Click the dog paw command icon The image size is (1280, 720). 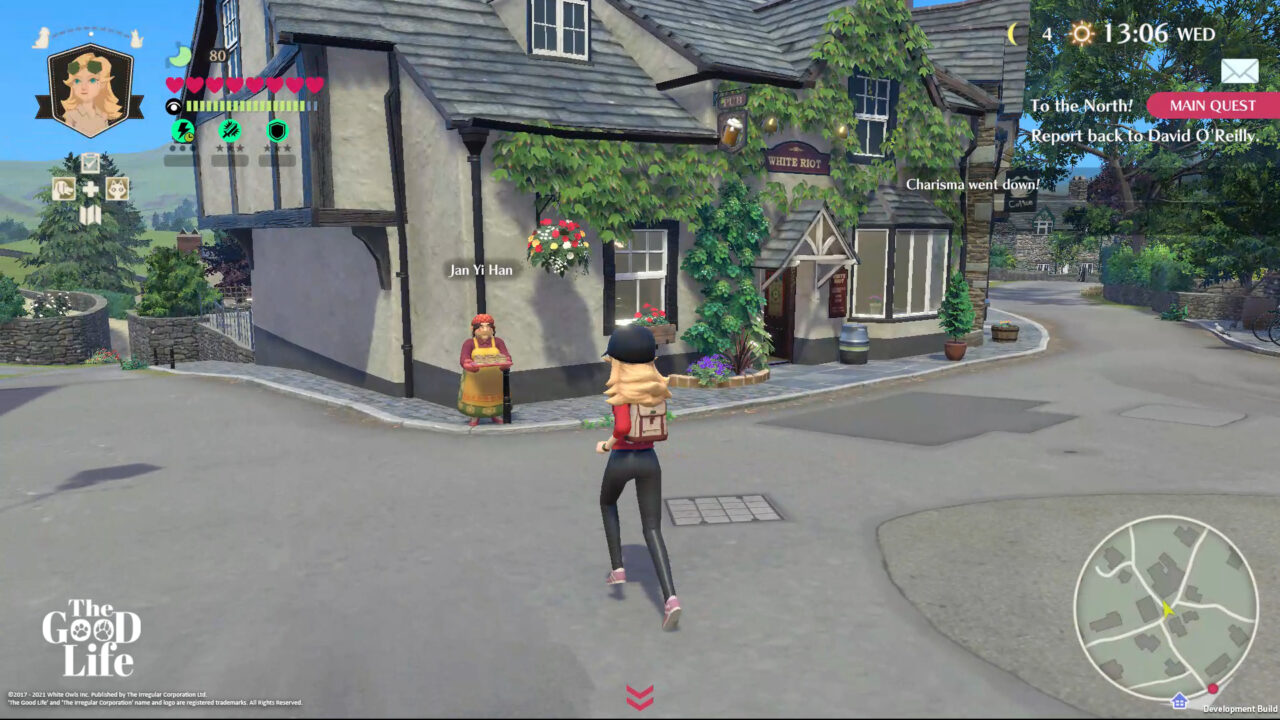64,189
